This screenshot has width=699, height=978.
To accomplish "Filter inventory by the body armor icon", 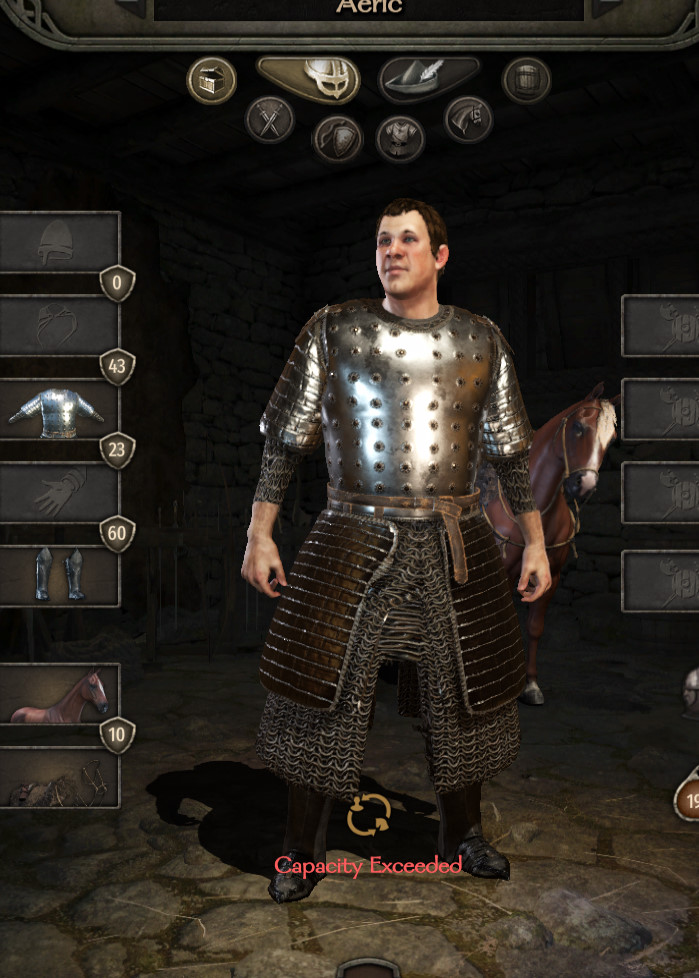I will 400,138.
